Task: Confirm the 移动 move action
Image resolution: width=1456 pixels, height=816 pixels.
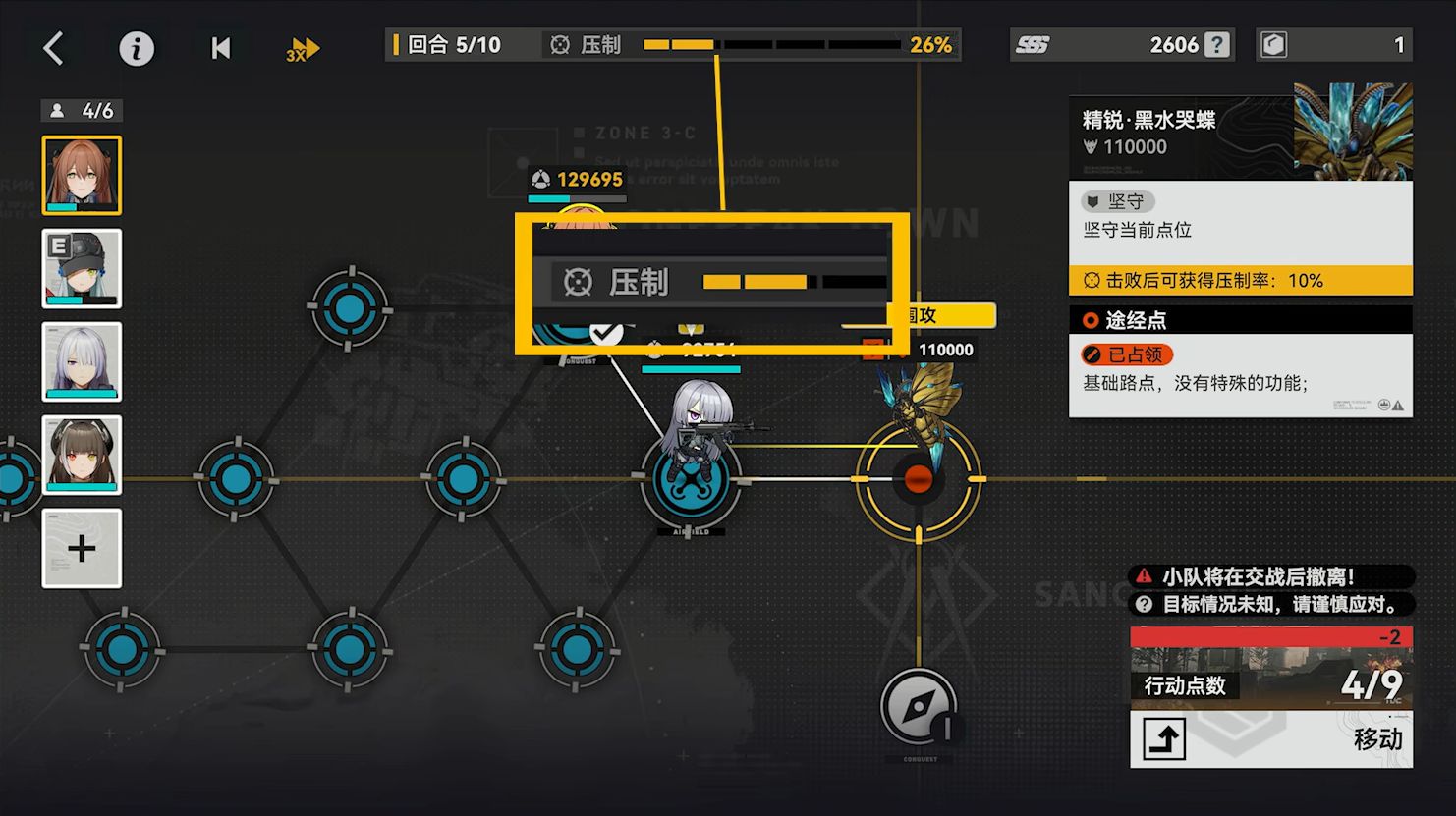Action: tap(1271, 738)
